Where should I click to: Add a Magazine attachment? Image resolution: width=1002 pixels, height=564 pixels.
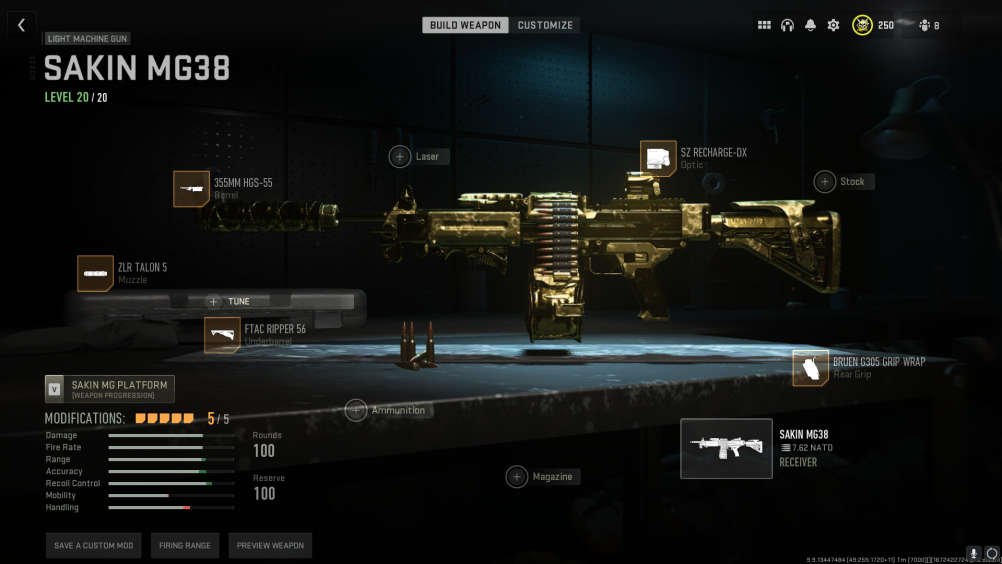tap(517, 477)
